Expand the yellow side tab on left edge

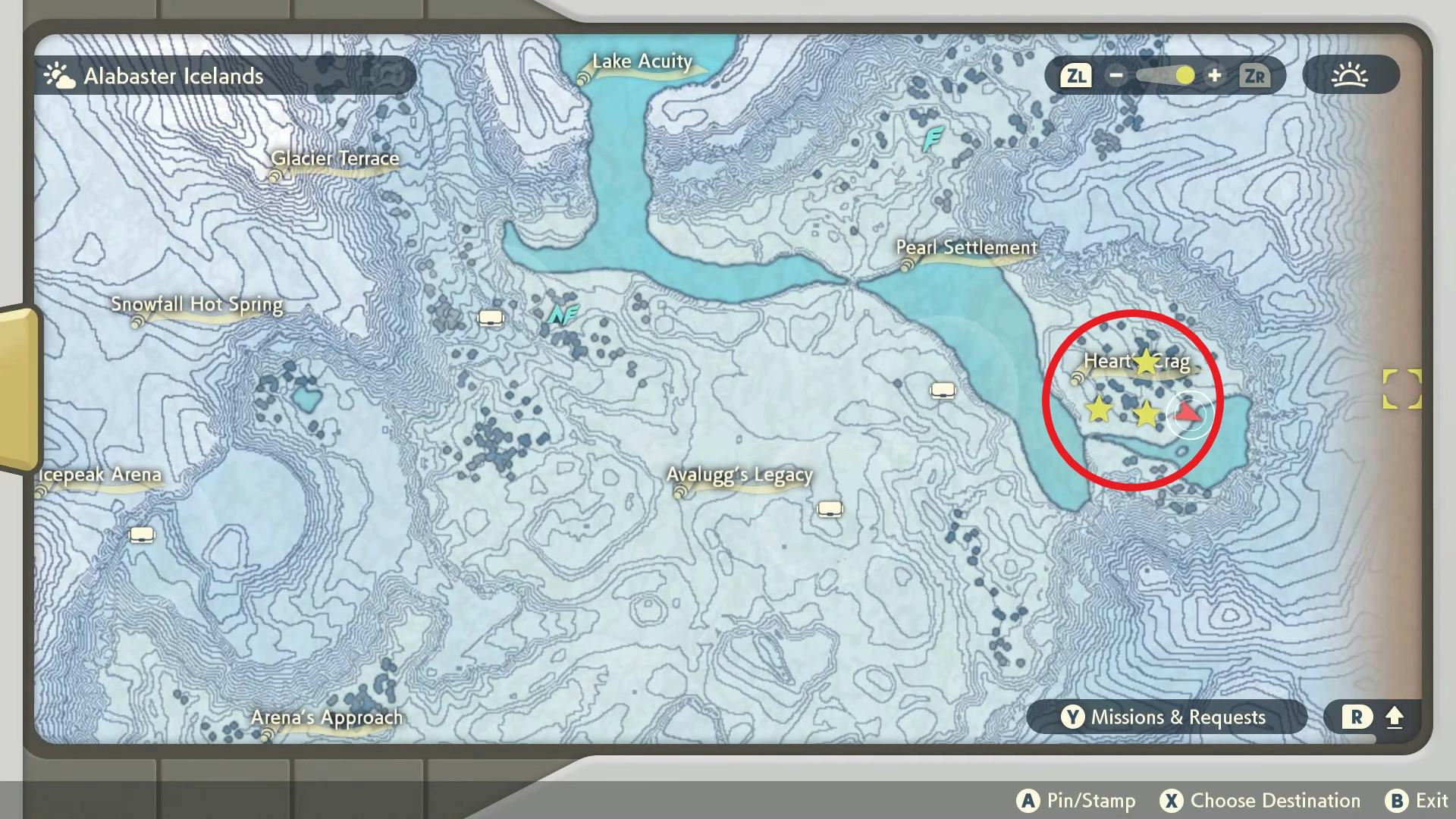[15, 387]
